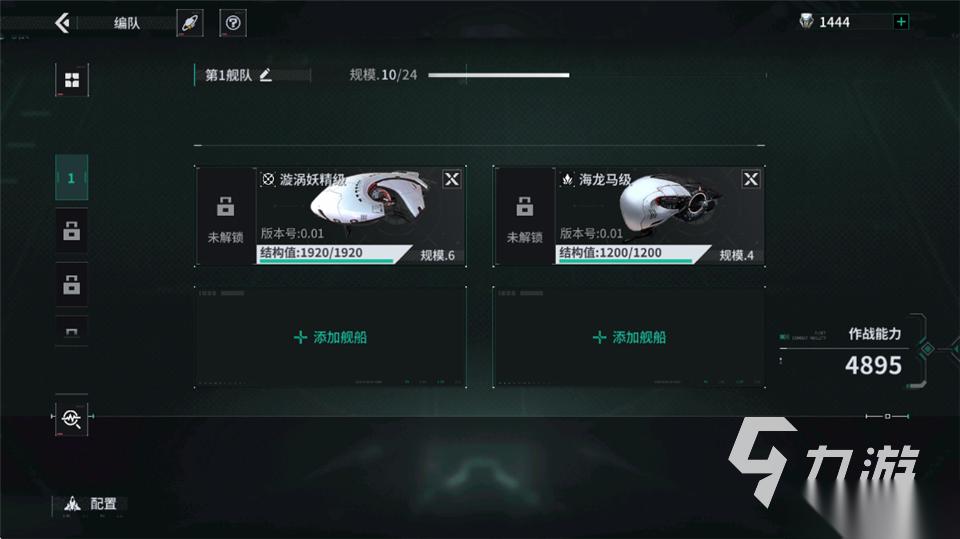Rename 第1舰队 with the pencil icon

pyautogui.click(x=266, y=75)
